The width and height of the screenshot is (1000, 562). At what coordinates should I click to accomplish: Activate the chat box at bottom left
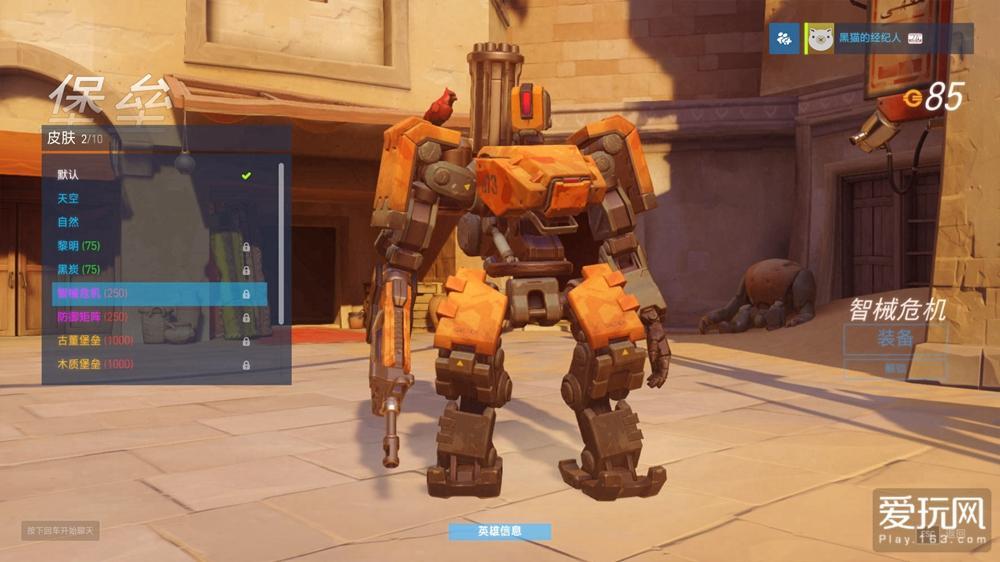tap(60, 530)
